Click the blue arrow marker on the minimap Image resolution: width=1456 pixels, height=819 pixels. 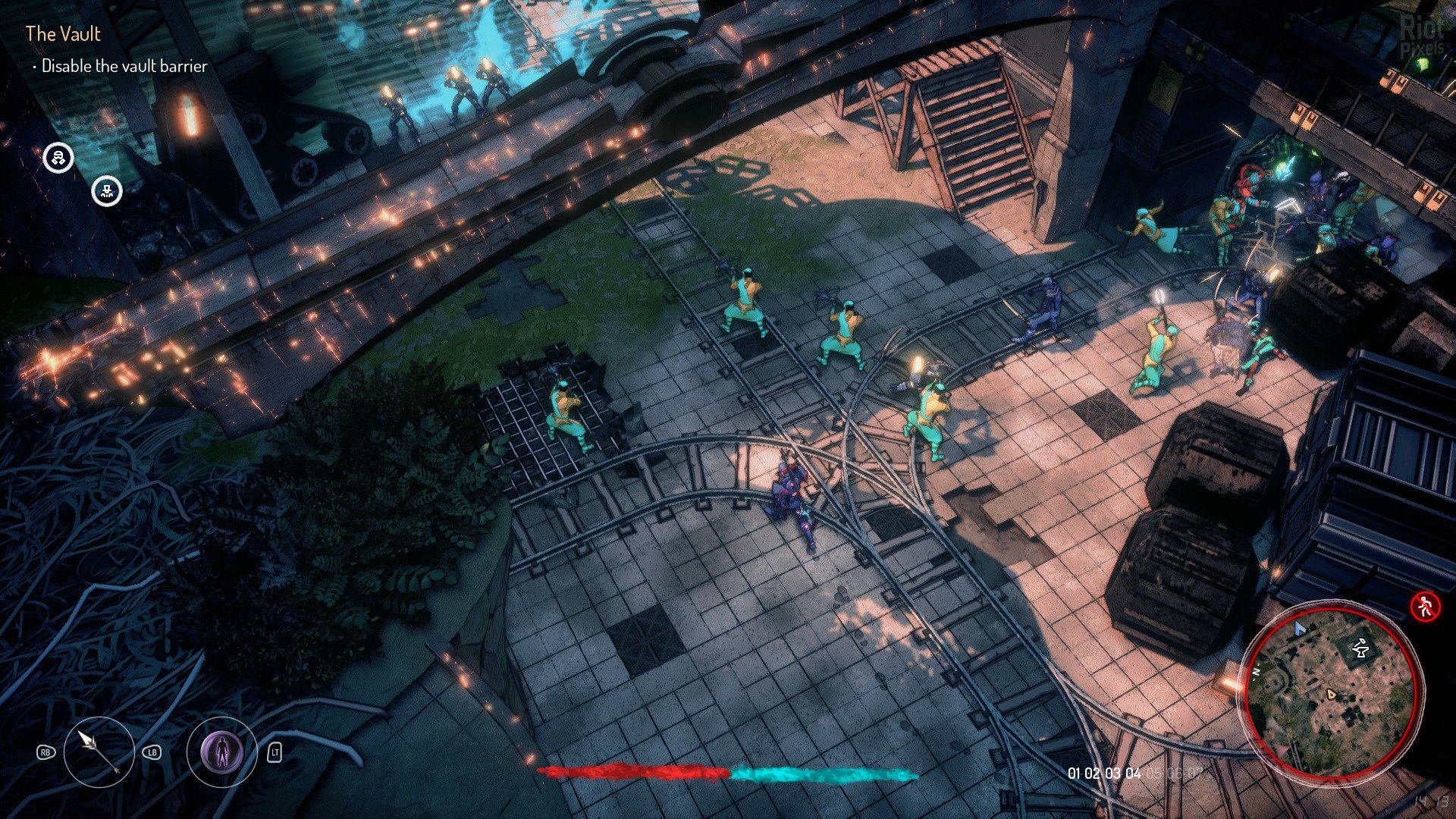(x=1300, y=628)
